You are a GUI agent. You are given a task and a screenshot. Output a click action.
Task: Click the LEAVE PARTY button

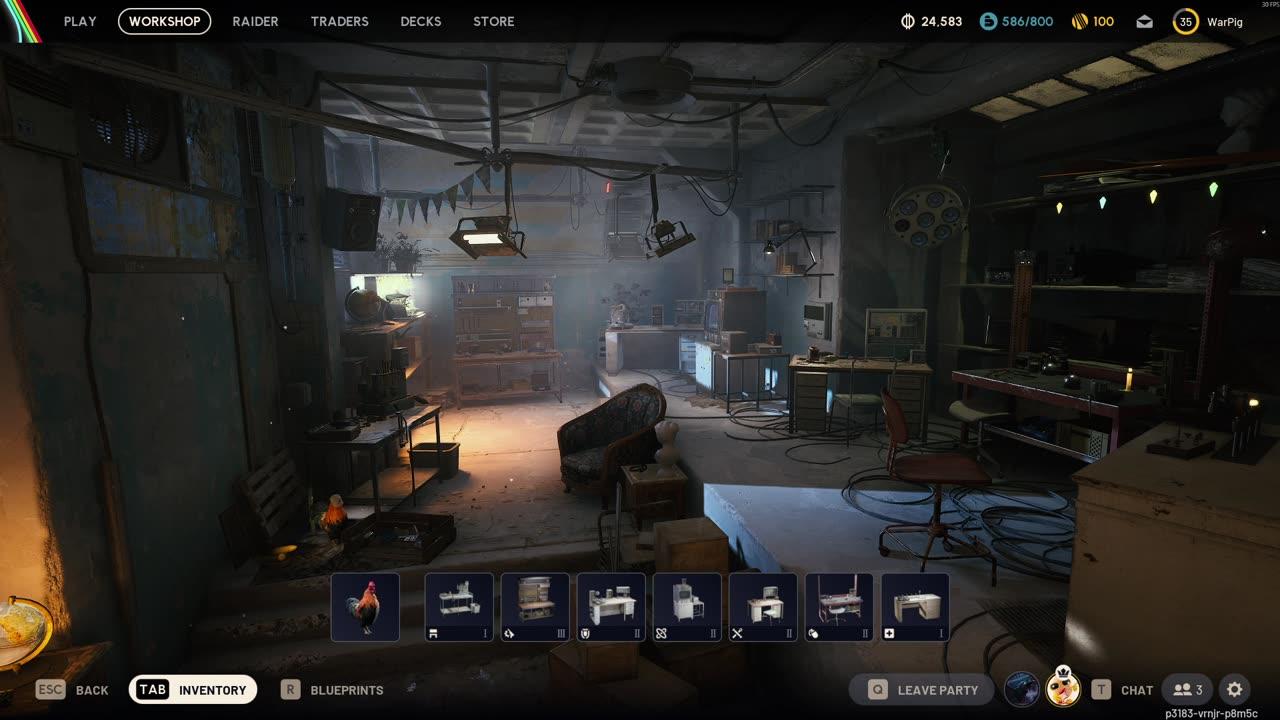920,690
